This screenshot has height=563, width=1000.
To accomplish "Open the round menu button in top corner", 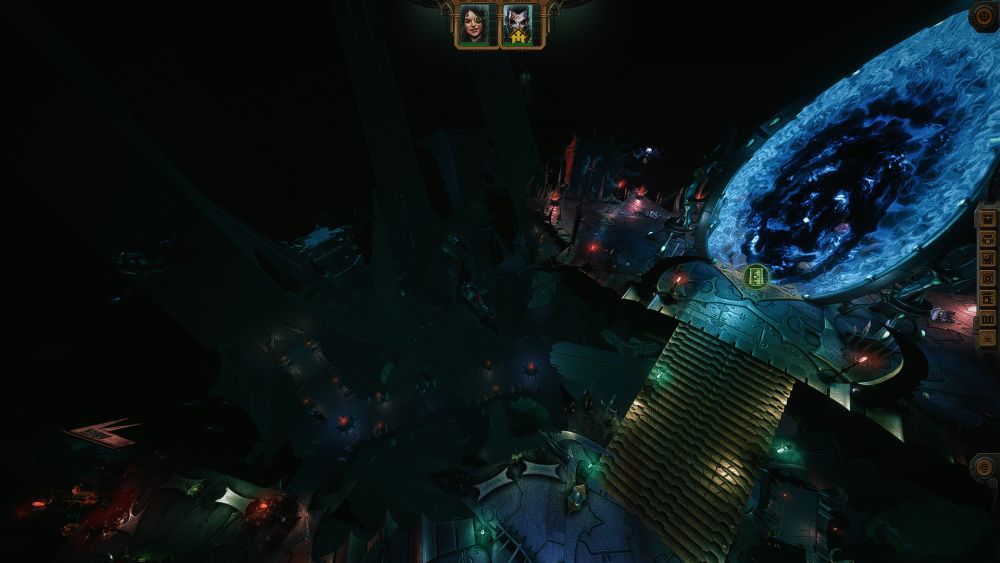I will tap(984, 17).
